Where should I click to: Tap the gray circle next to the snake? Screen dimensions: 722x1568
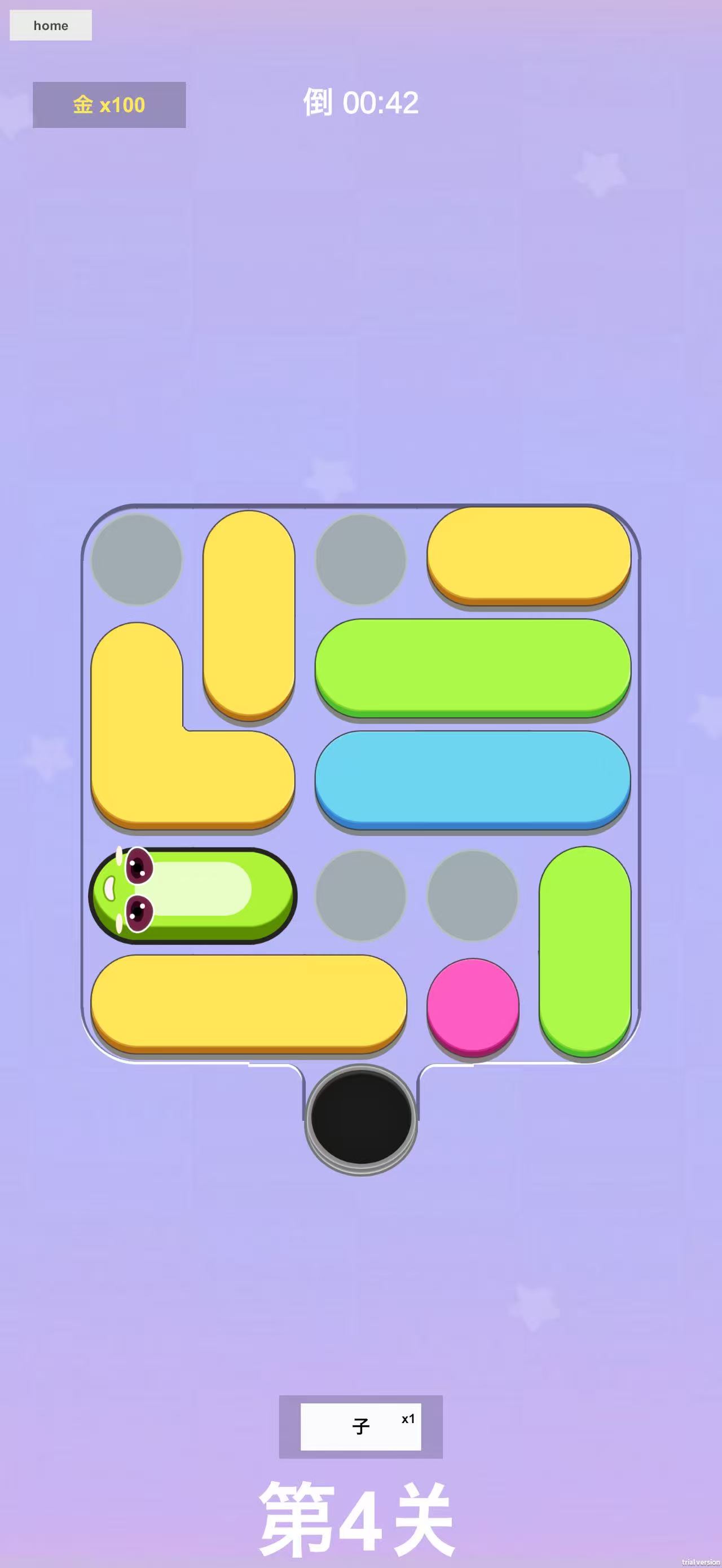tap(359, 895)
